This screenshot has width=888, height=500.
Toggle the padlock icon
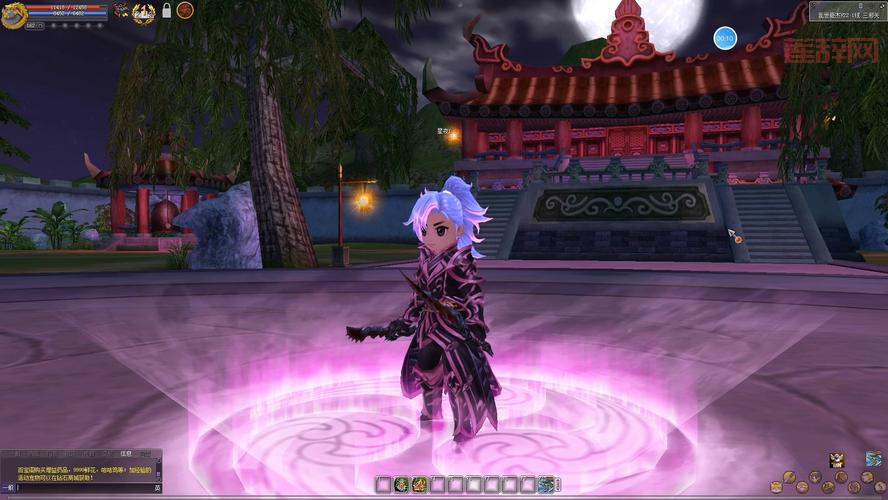(167, 11)
